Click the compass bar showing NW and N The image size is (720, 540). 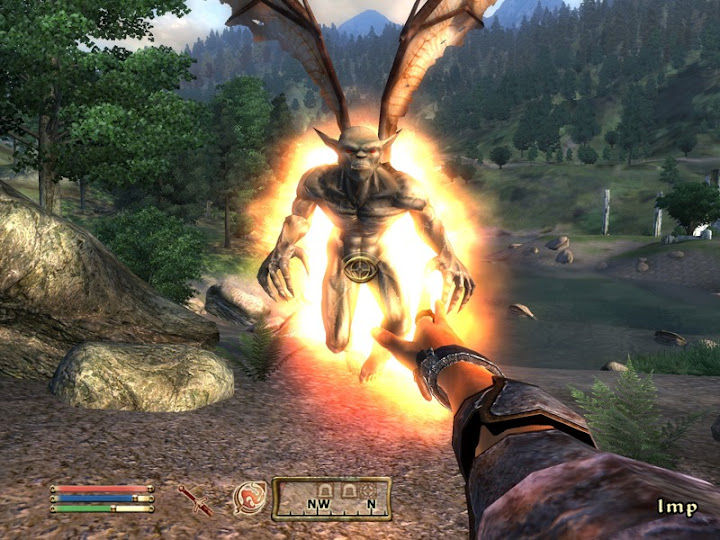(x=331, y=499)
